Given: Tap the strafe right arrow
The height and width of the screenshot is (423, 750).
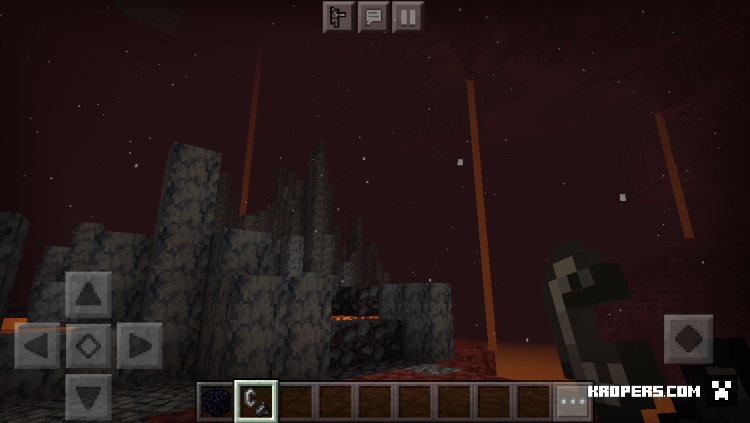Looking at the screenshot, I should pos(139,346).
